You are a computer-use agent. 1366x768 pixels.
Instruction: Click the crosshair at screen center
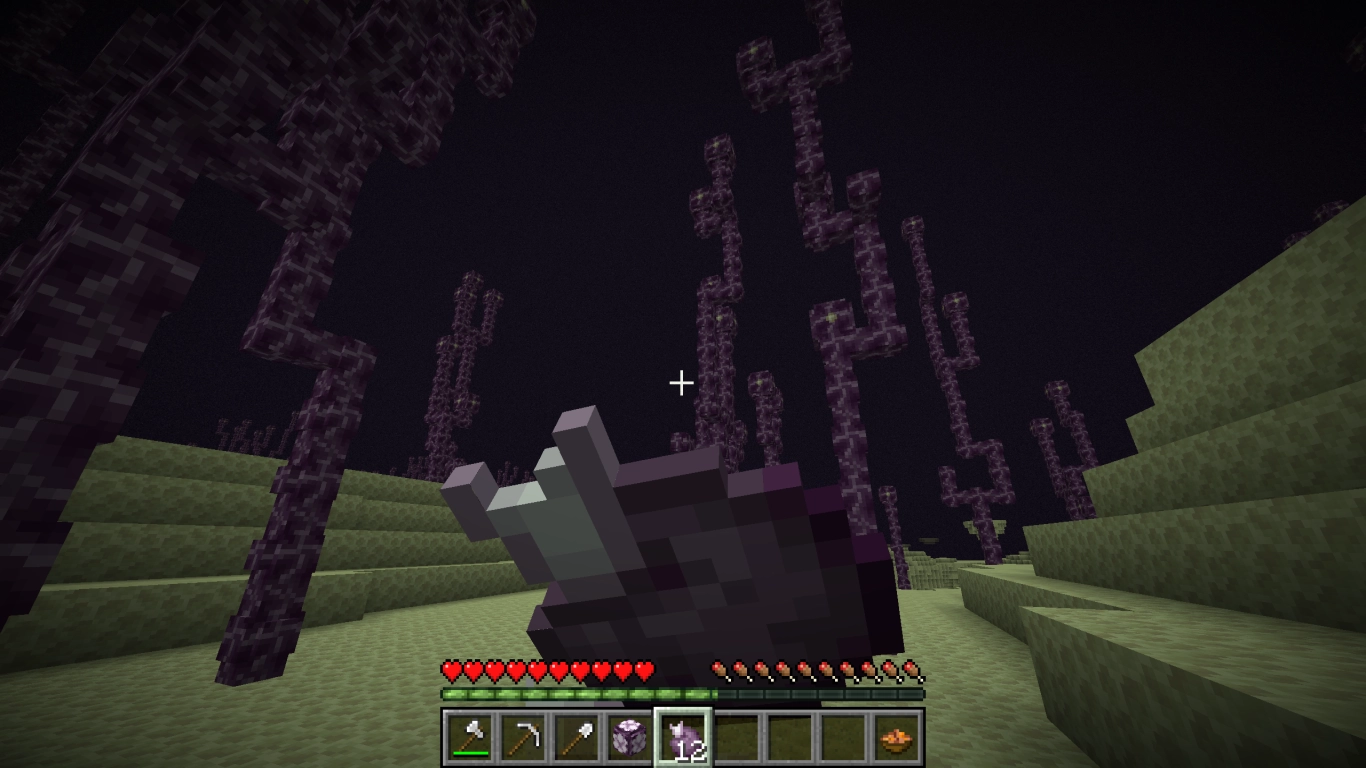point(683,381)
